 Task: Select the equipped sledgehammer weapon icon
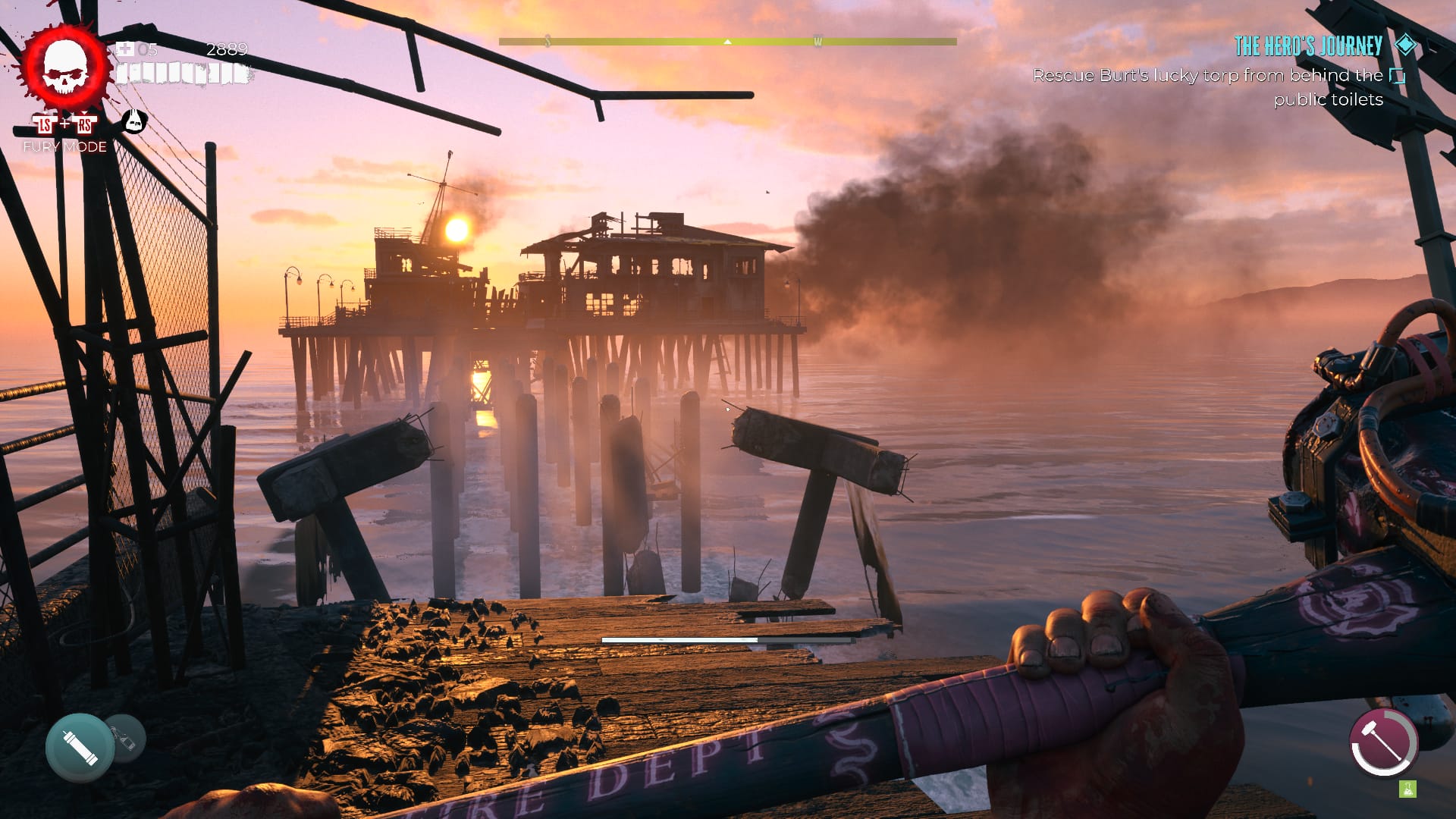[1383, 743]
